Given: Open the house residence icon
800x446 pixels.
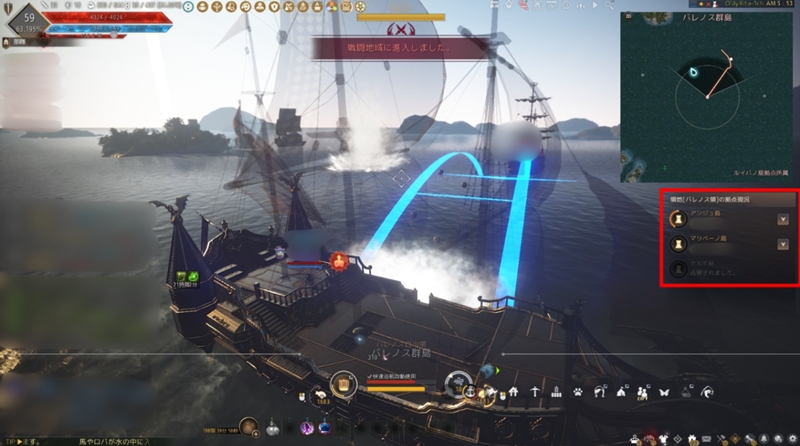Looking at the screenshot, I should coord(513,392).
